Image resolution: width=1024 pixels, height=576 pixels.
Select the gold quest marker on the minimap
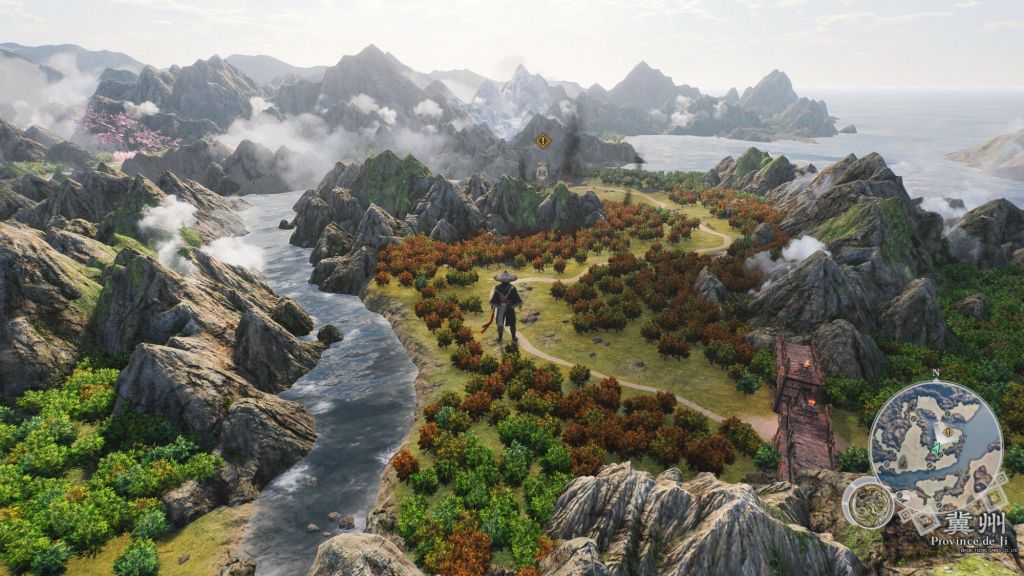tap(948, 432)
